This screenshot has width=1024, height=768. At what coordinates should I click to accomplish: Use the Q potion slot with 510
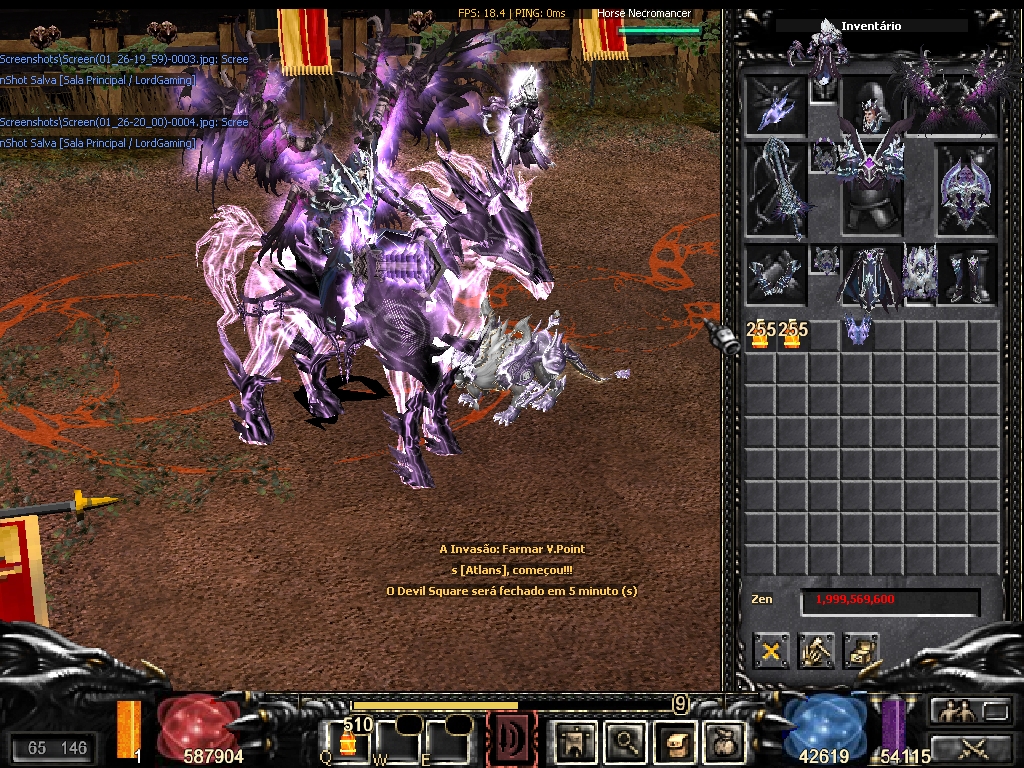pos(346,738)
